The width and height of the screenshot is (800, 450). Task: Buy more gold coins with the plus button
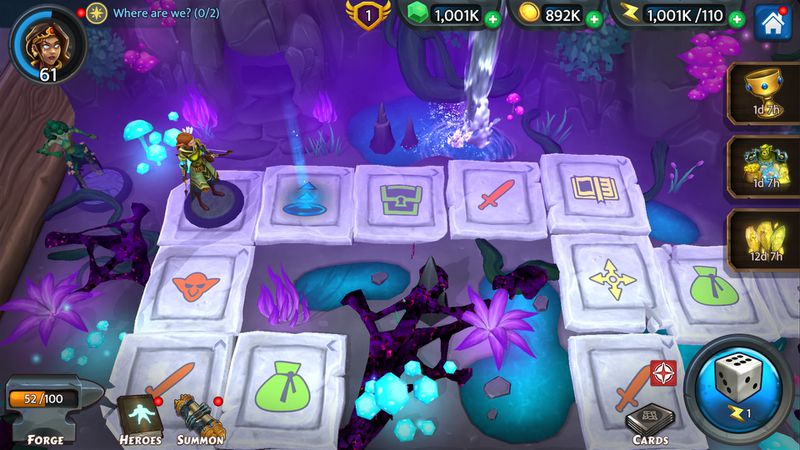pyautogui.click(x=596, y=17)
